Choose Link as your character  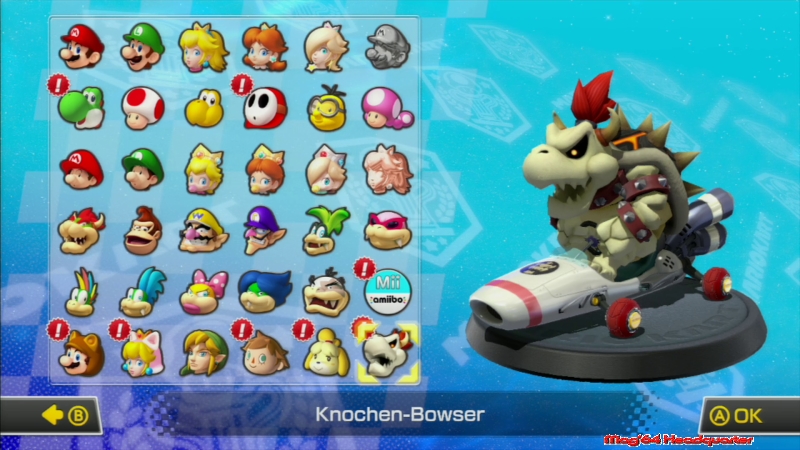point(203,352)
